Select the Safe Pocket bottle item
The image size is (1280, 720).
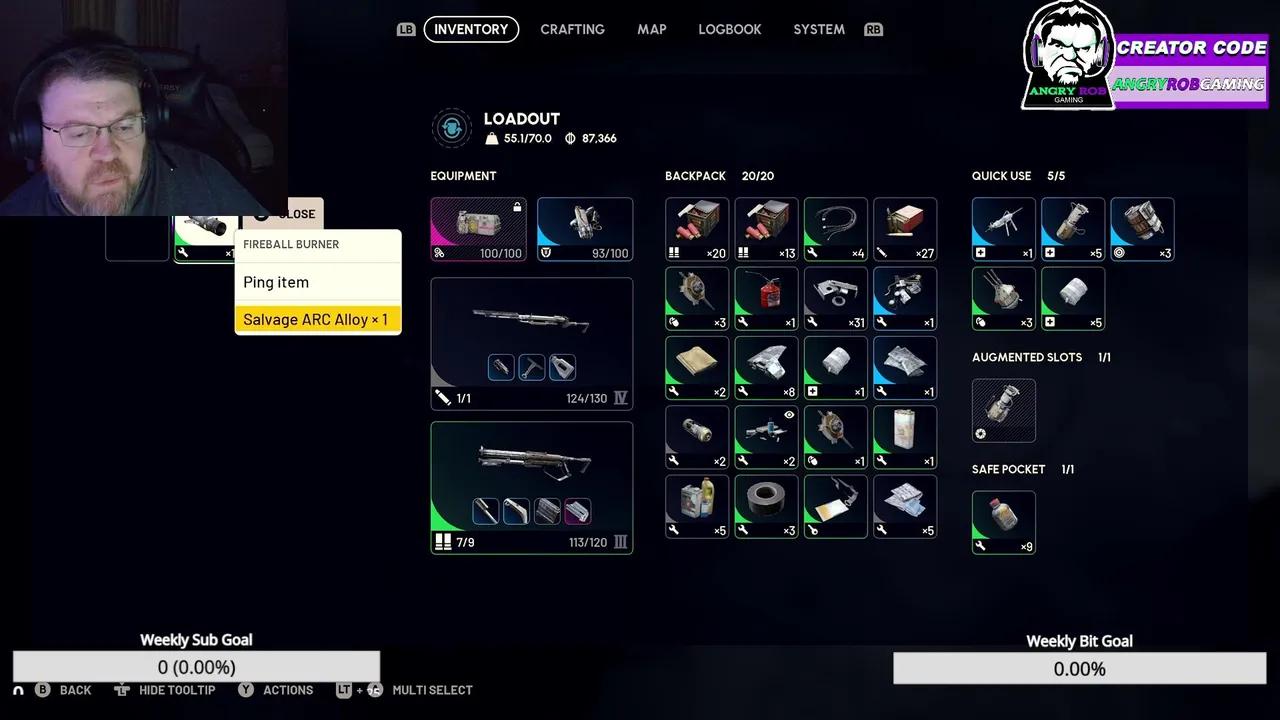(x=1003, y=521)
